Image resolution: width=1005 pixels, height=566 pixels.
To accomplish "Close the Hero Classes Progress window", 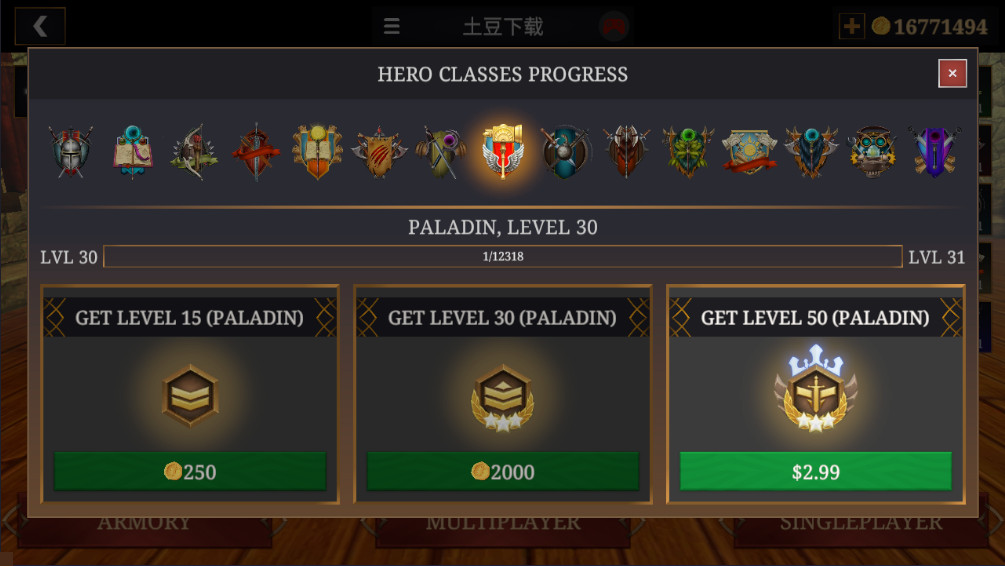I will point(952,73).
